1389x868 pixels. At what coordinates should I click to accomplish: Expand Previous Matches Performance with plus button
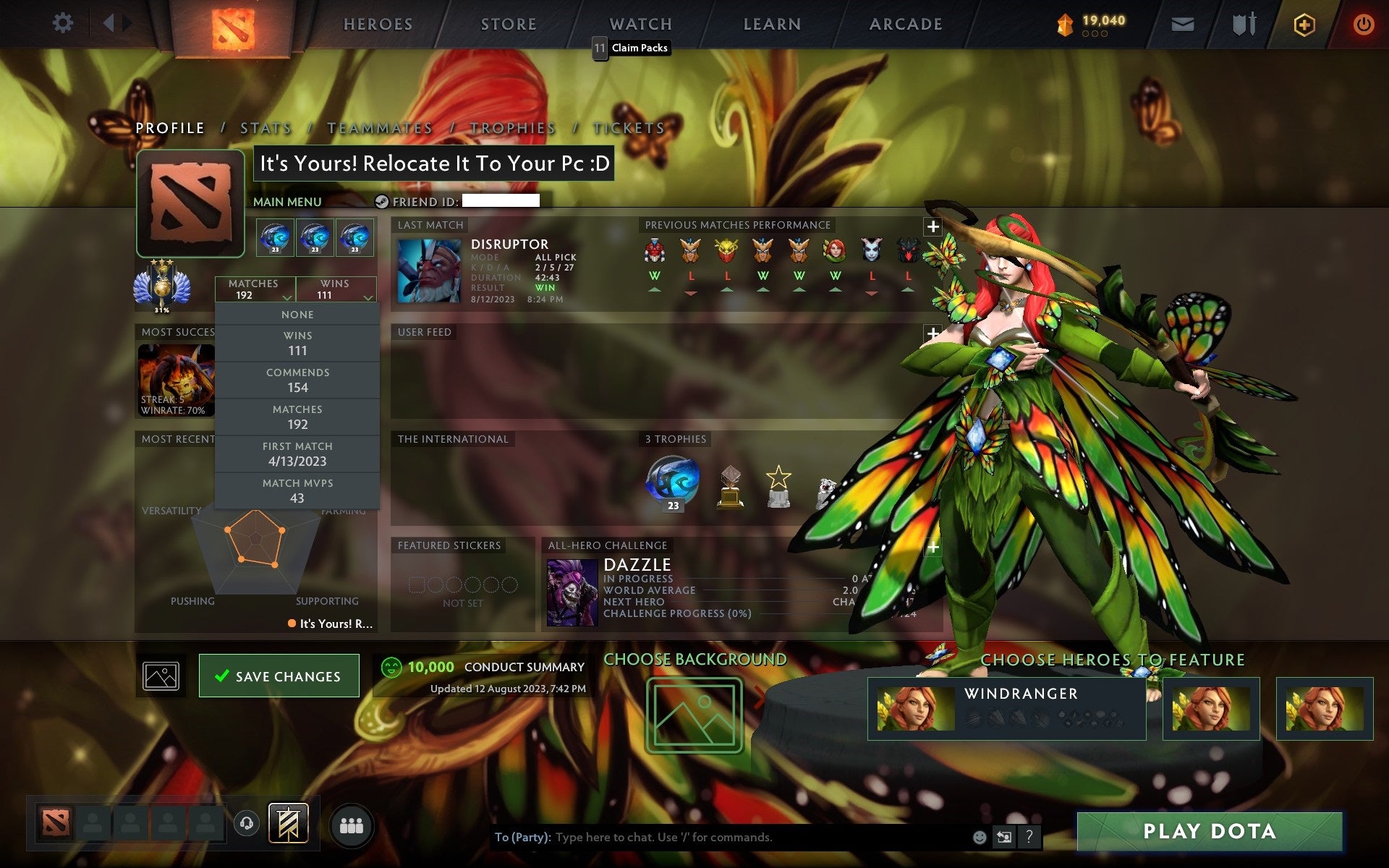click(x=933, y=226)
